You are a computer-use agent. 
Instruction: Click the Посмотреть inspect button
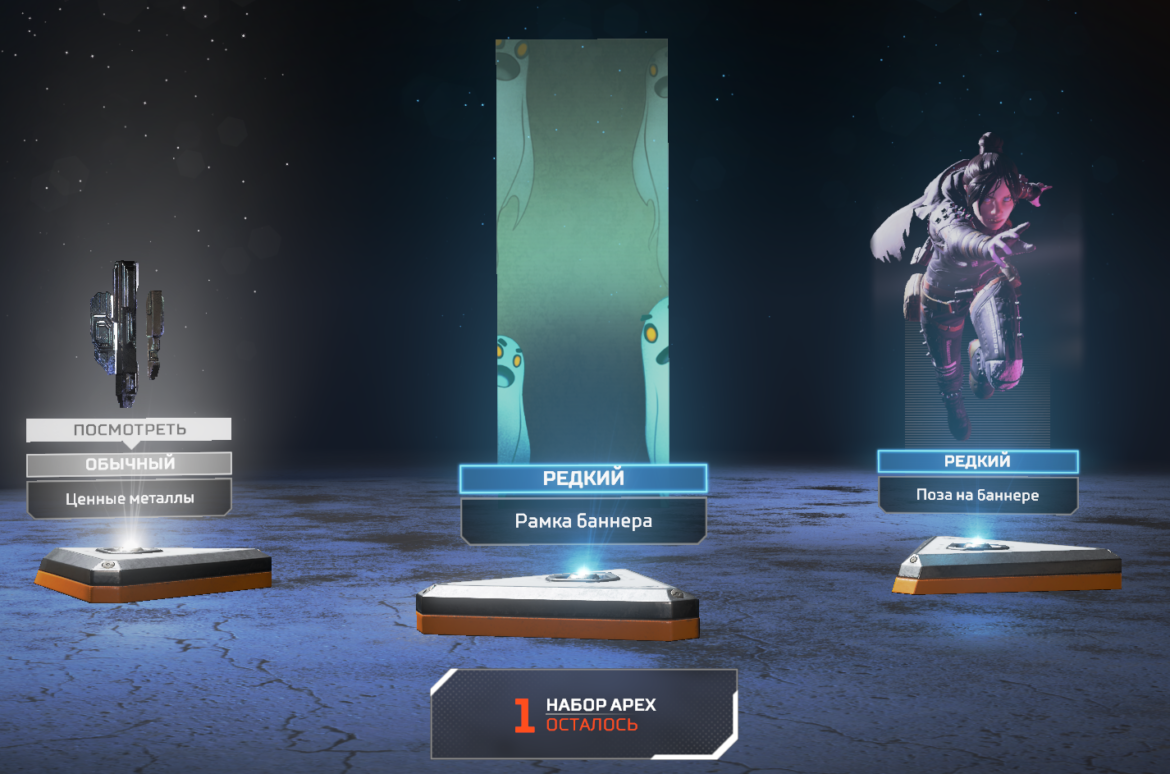(129, 430)
